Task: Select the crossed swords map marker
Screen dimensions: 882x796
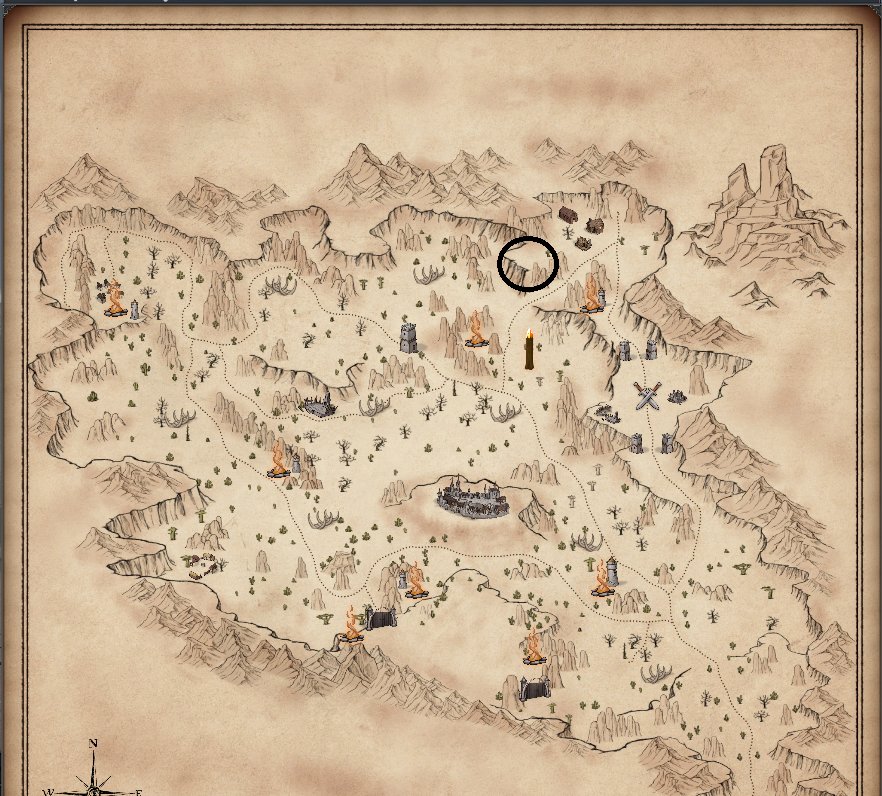Action: (x=648, y=397)
